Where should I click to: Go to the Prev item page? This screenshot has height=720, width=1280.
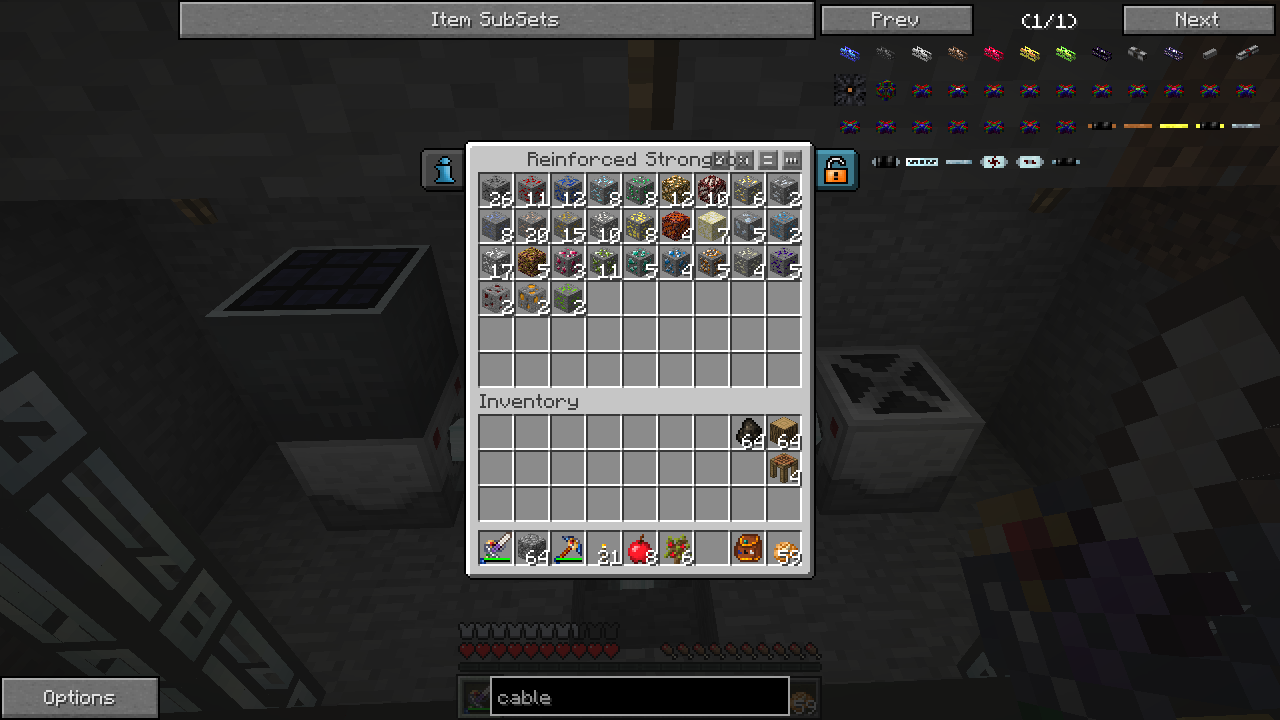point(896,20)
